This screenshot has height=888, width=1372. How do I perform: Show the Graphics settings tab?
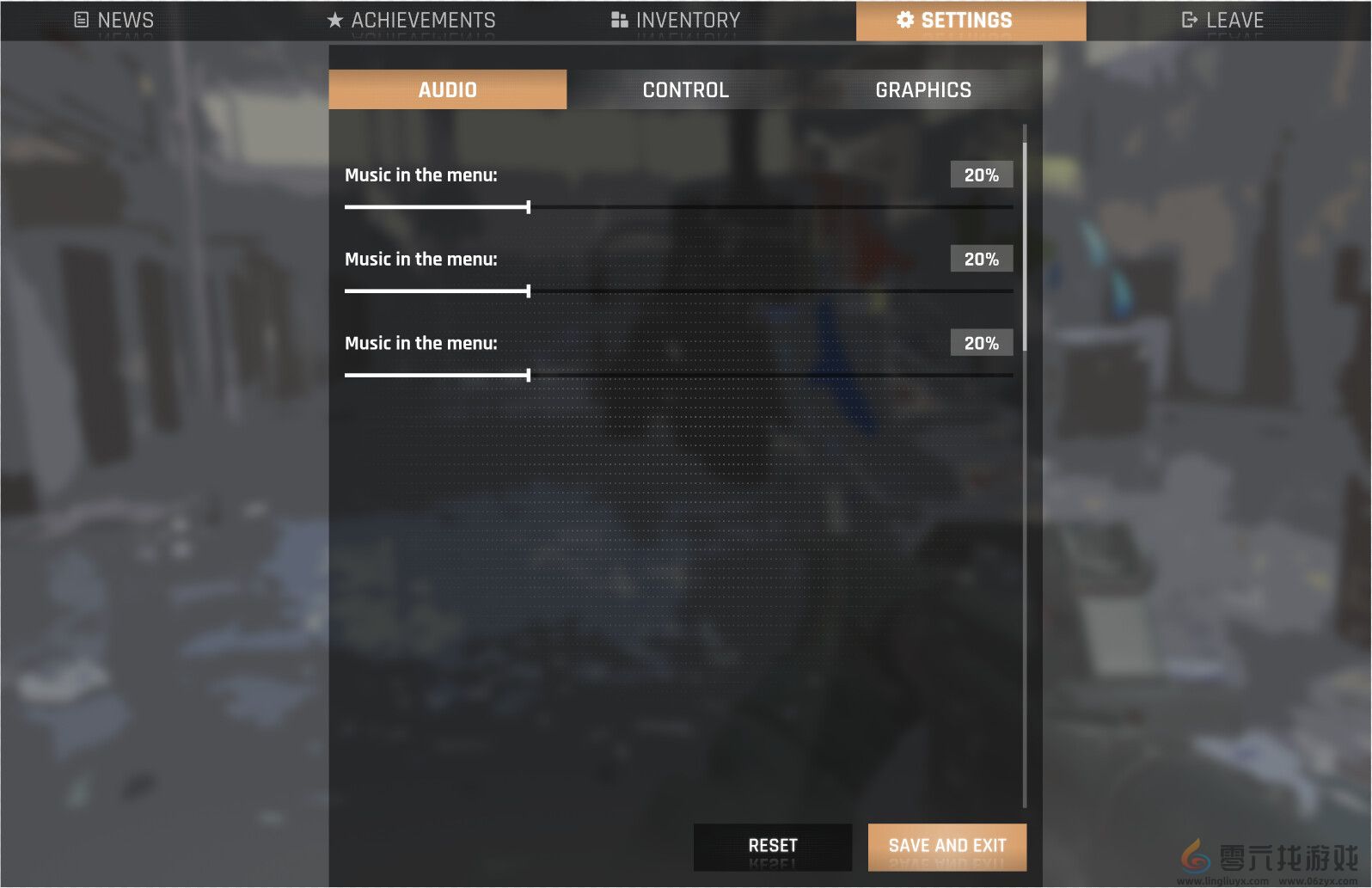(923, 89)
